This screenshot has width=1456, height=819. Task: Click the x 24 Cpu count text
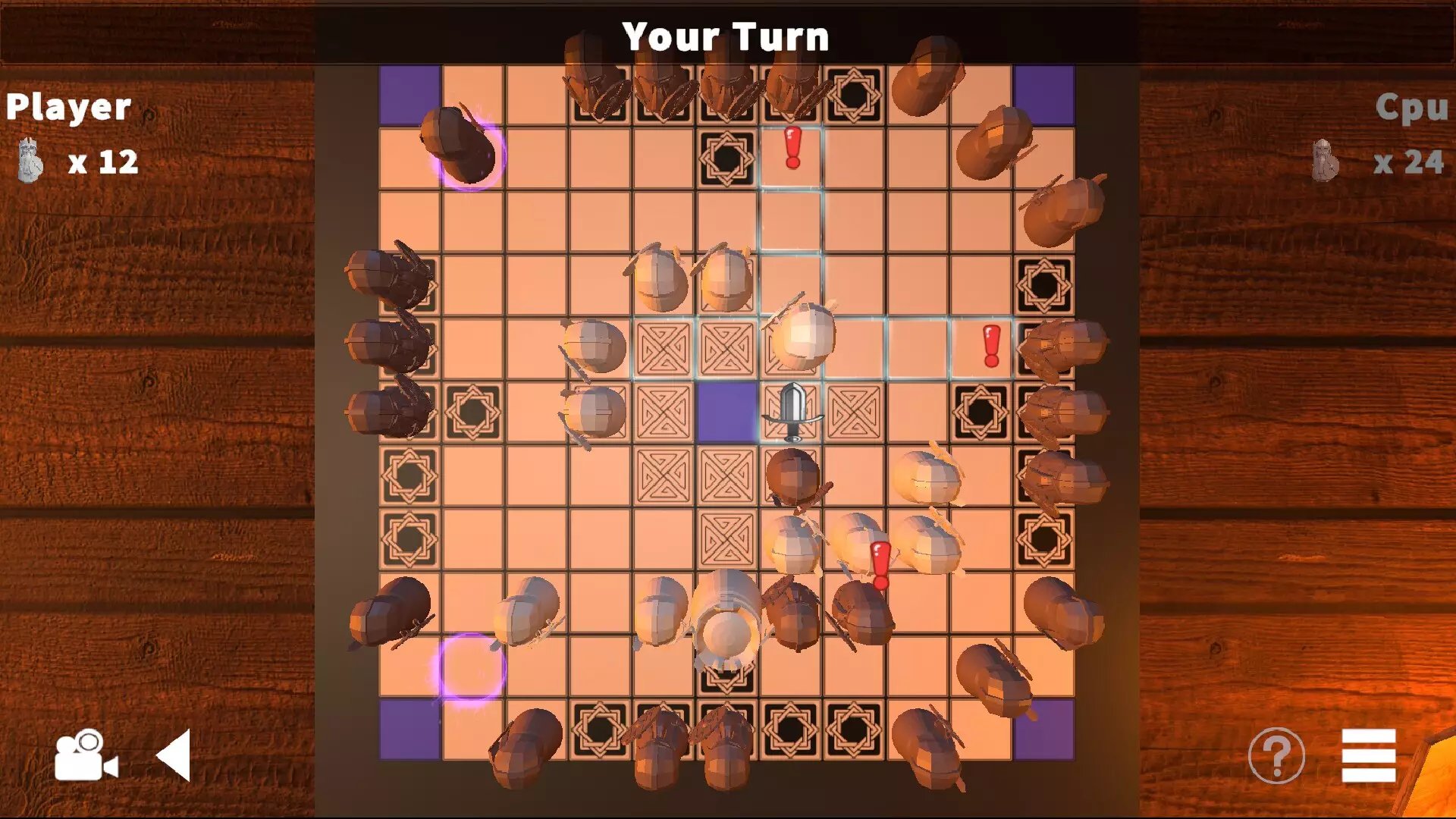click(x=1410, y=162)
